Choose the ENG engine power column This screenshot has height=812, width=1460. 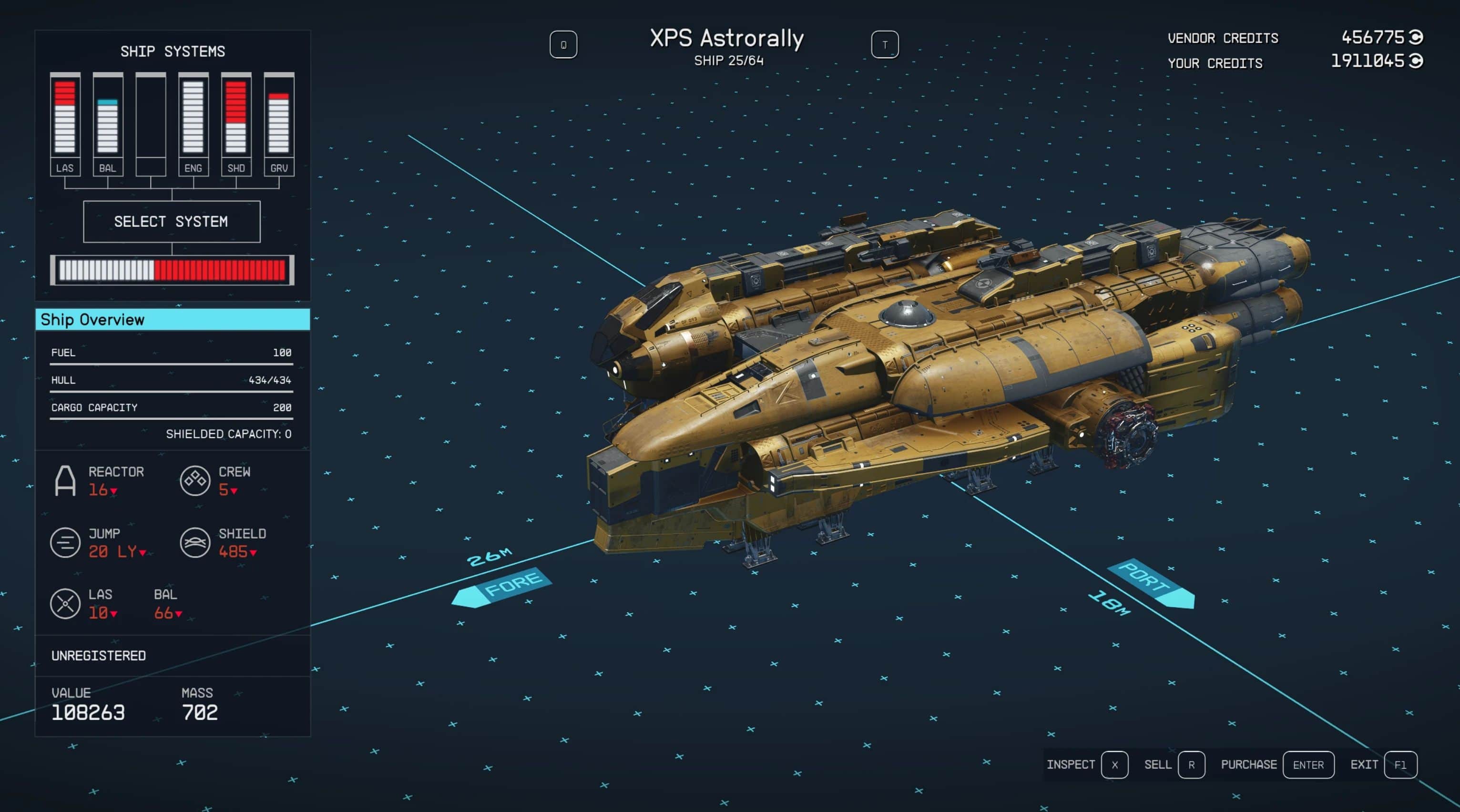(x=193, y=124)
